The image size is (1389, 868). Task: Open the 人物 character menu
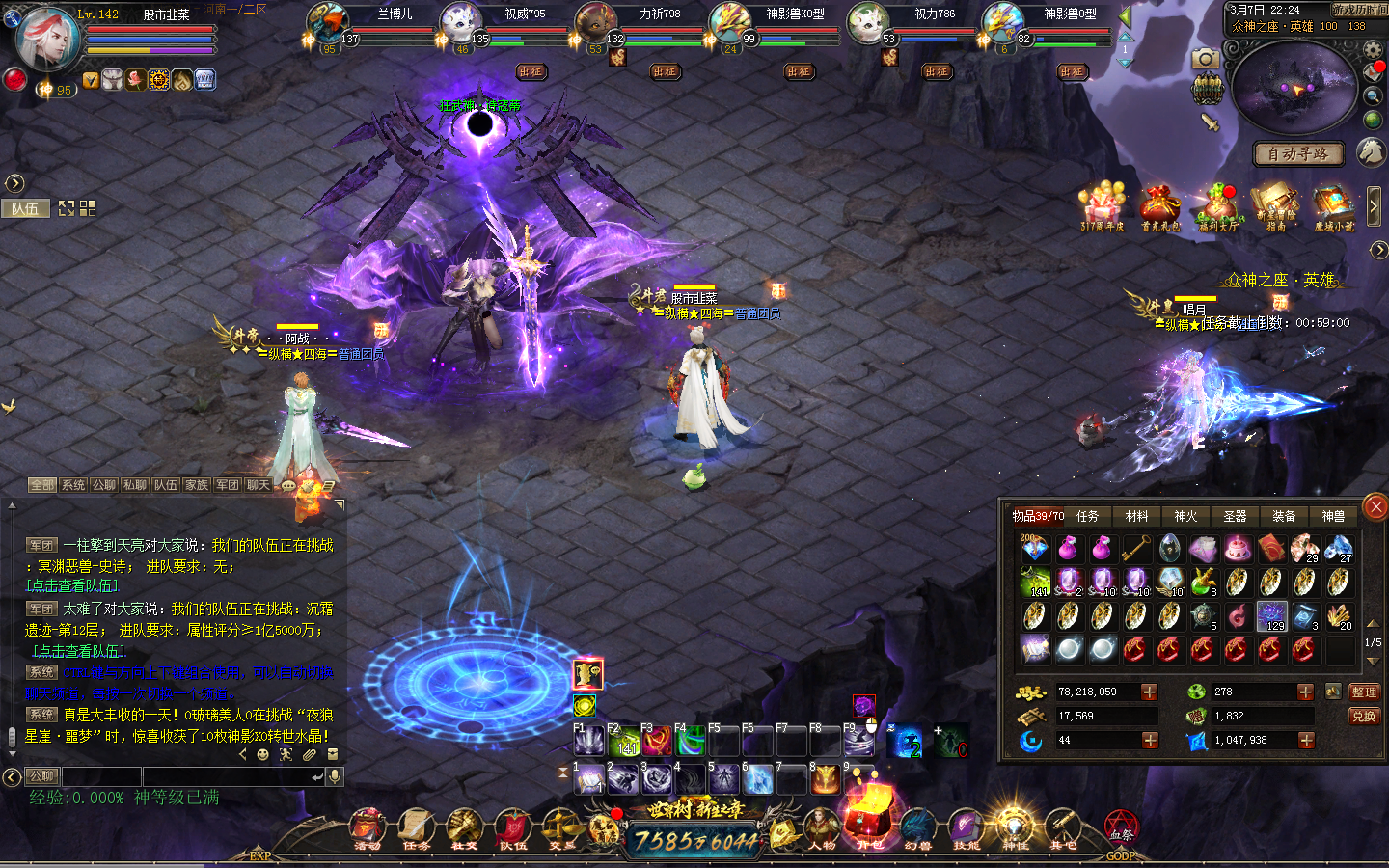coord(822,829)
